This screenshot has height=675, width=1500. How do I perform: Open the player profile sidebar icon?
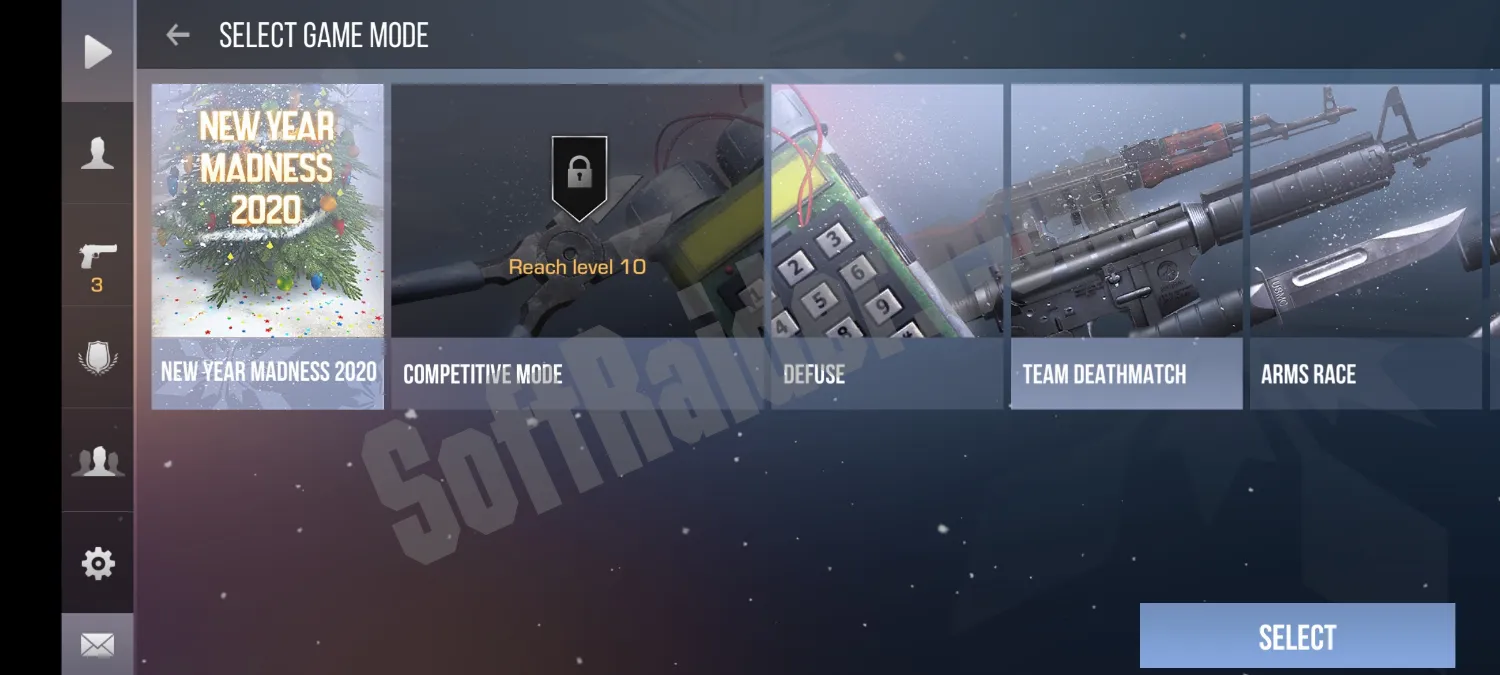[97, 153]
